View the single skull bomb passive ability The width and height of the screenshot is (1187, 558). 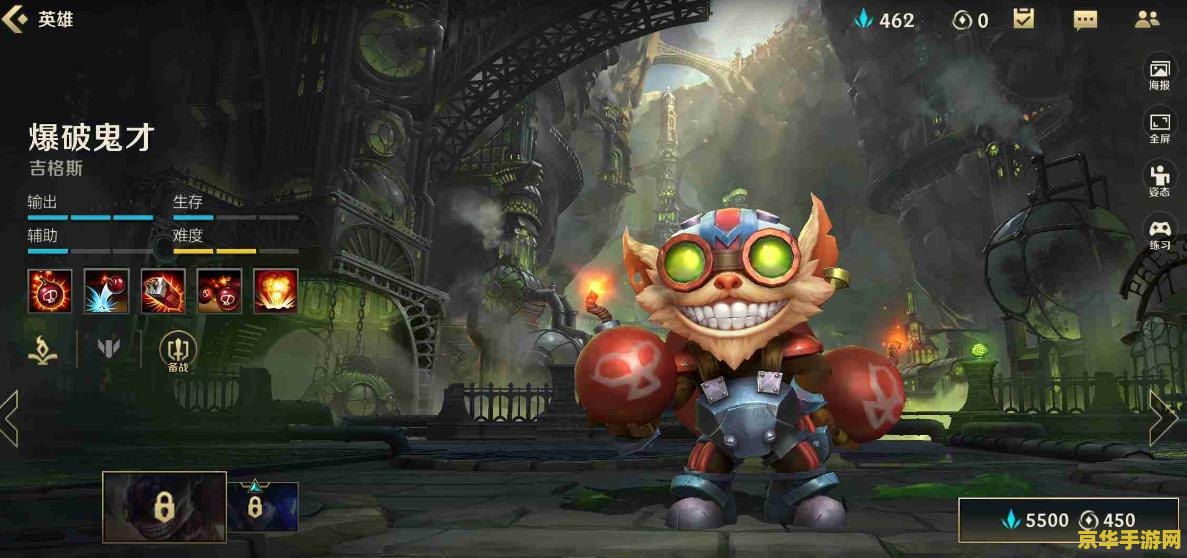[50, 289]
